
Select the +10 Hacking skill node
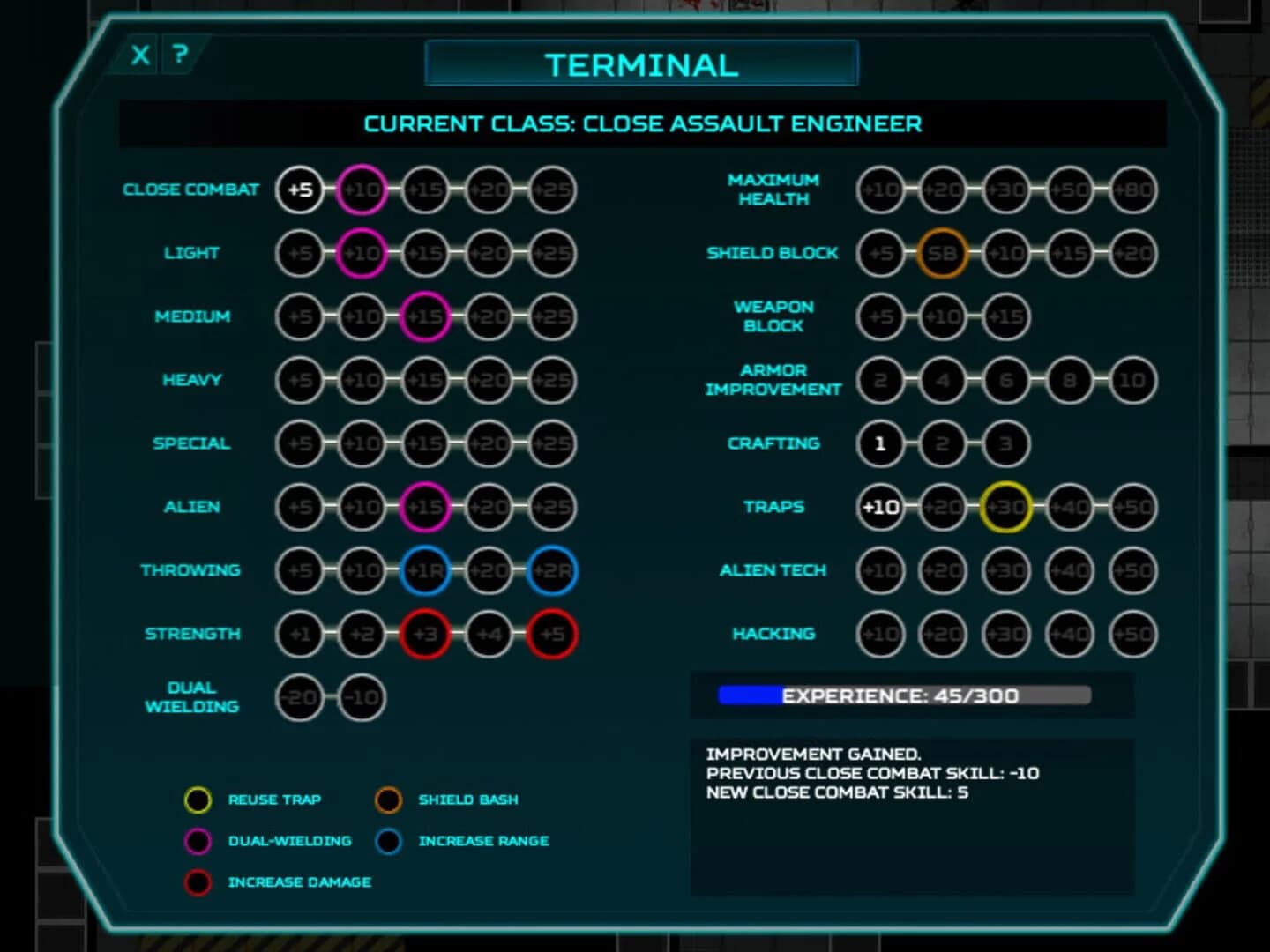pos(880,634)
